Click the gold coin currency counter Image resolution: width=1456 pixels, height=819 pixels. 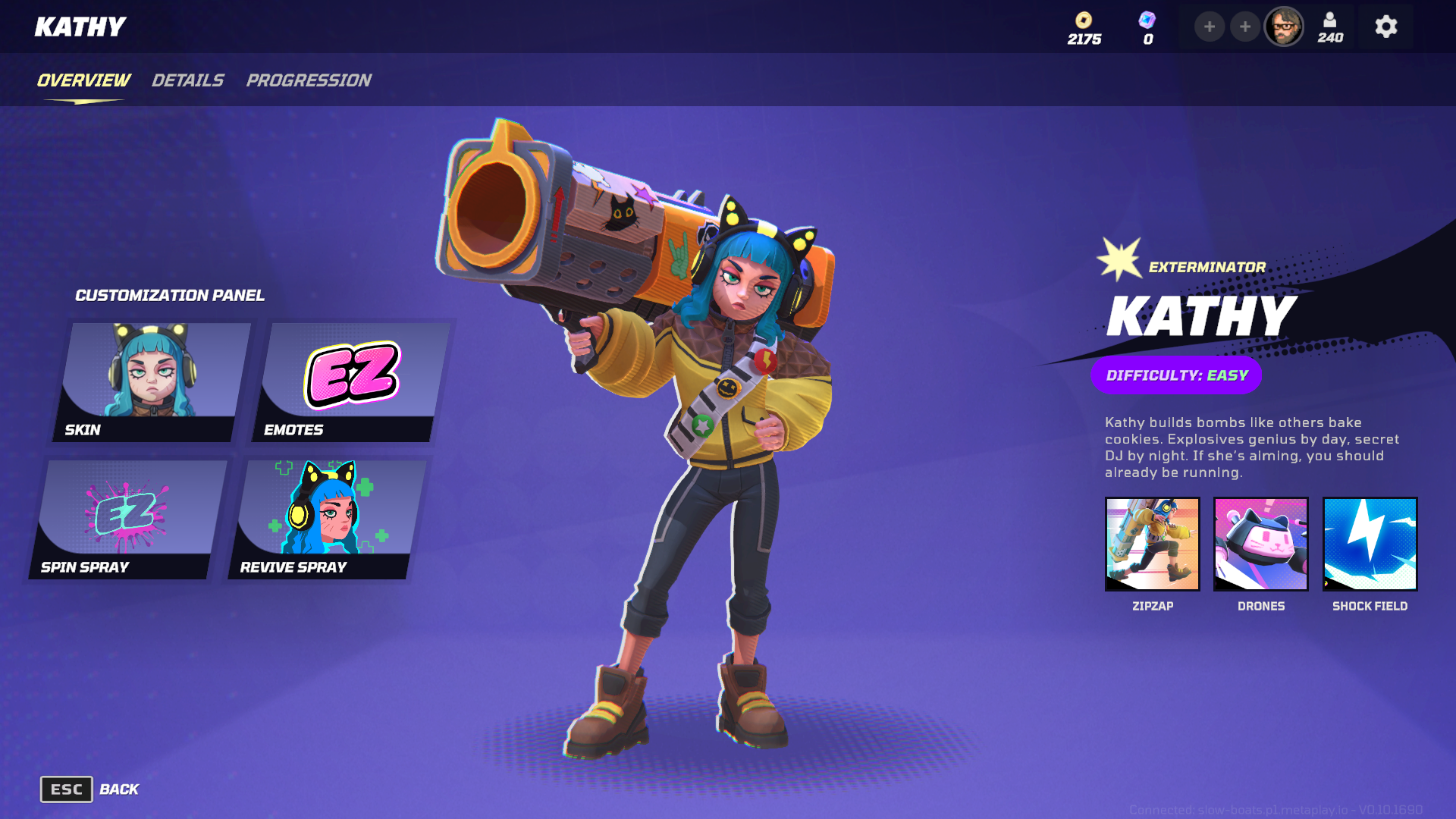(1084, 28)
